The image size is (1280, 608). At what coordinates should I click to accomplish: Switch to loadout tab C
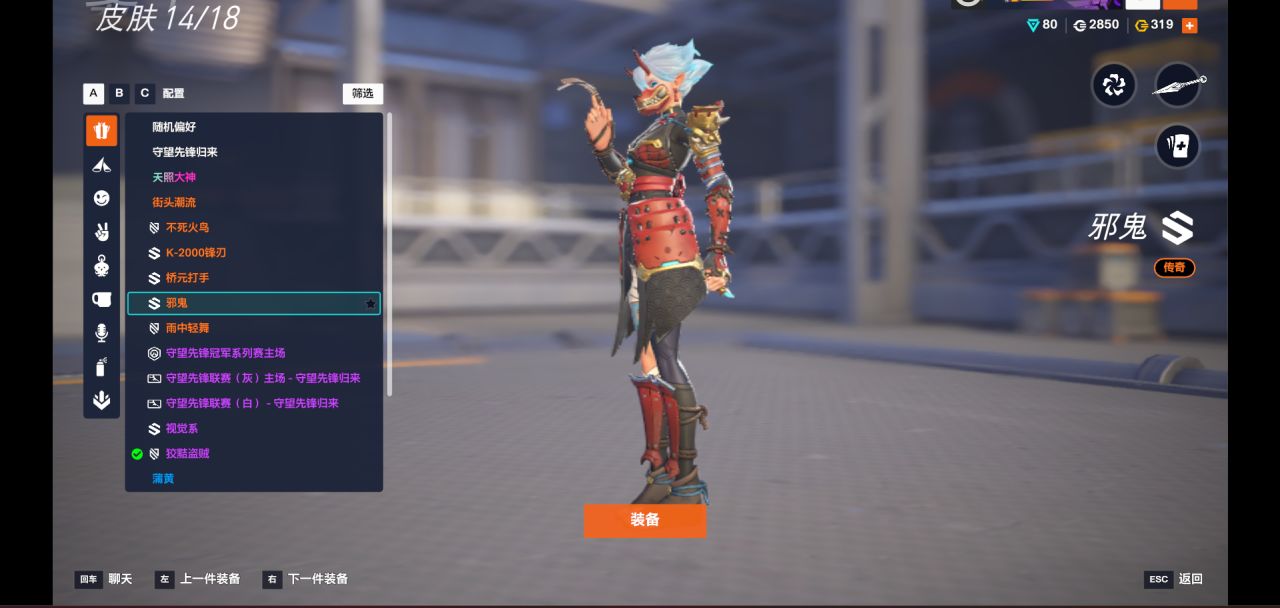145,93
